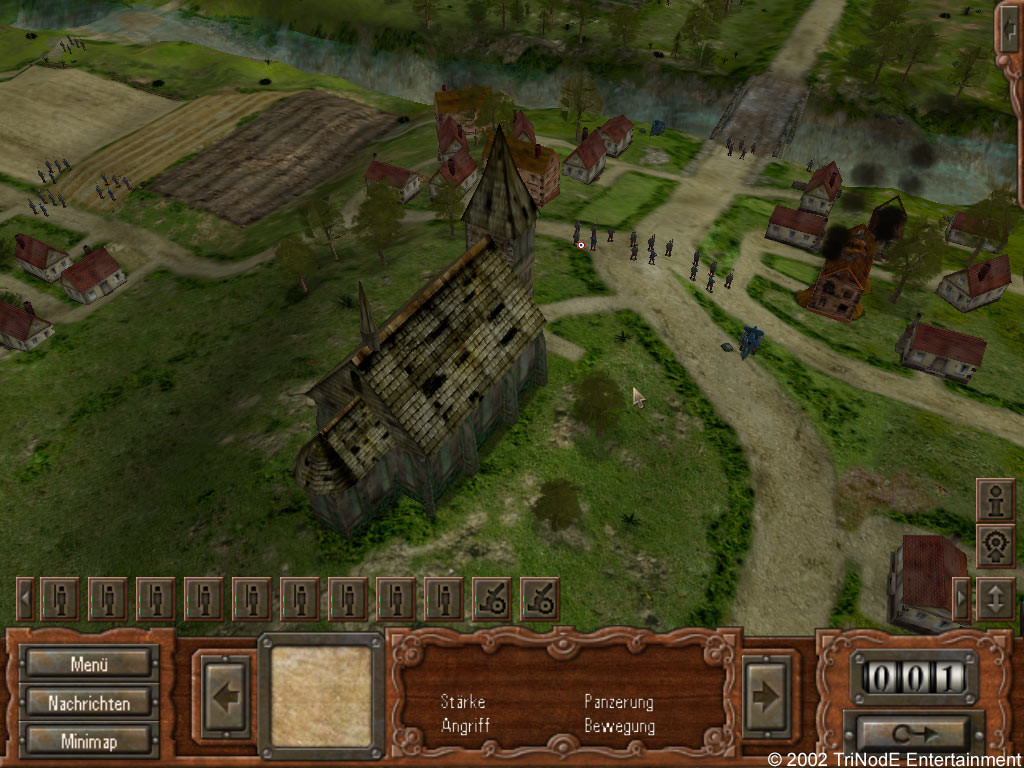
Task: Open the Menü button
Action: [90, 663]
